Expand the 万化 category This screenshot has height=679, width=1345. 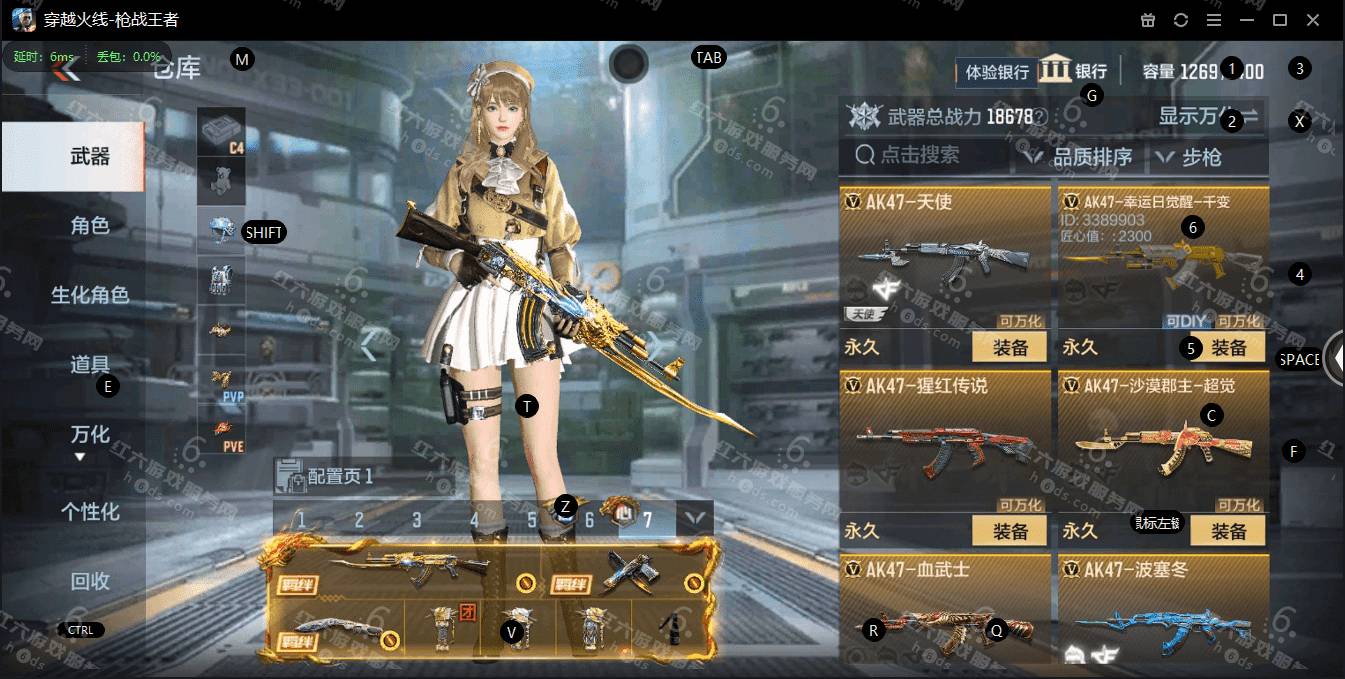pyautogui.click(x=89, y=436)
